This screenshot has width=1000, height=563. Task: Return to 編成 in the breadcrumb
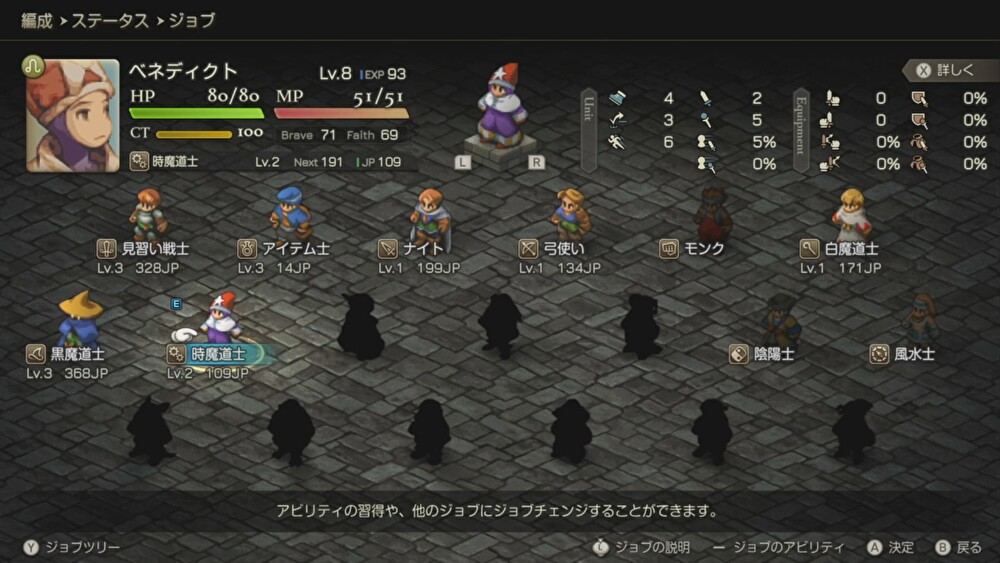pyautogui.click(x=37, y=20)
